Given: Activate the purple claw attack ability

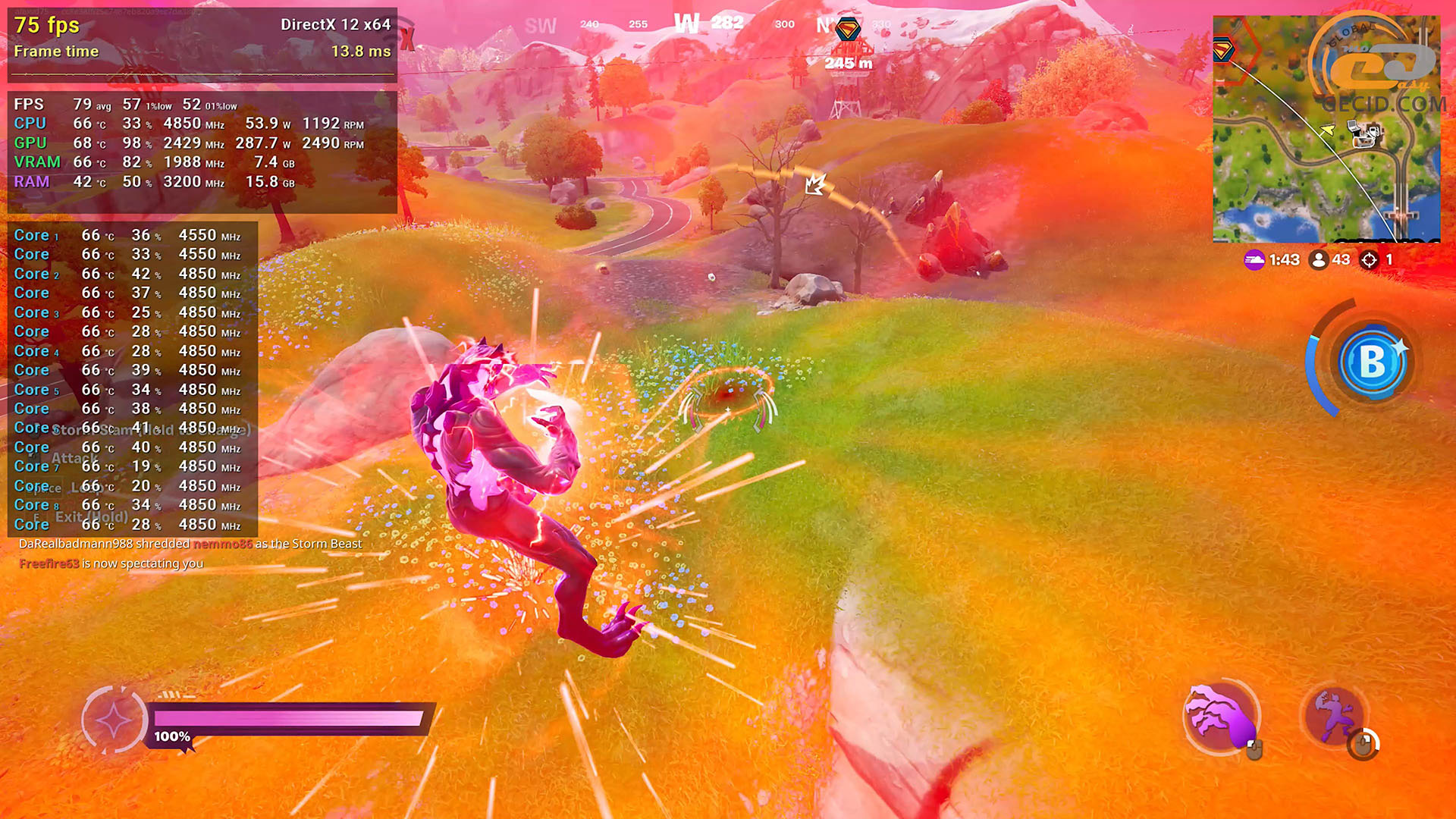Looking at the screenshot, I should (x=1220, y=717).
